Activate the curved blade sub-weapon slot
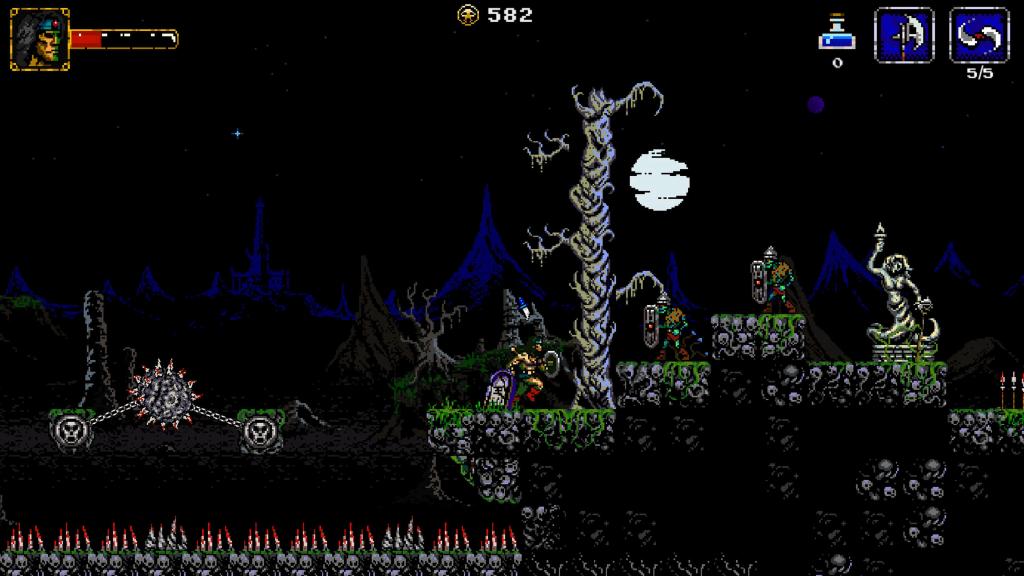 pyautogui.click(x=978, y=36)
